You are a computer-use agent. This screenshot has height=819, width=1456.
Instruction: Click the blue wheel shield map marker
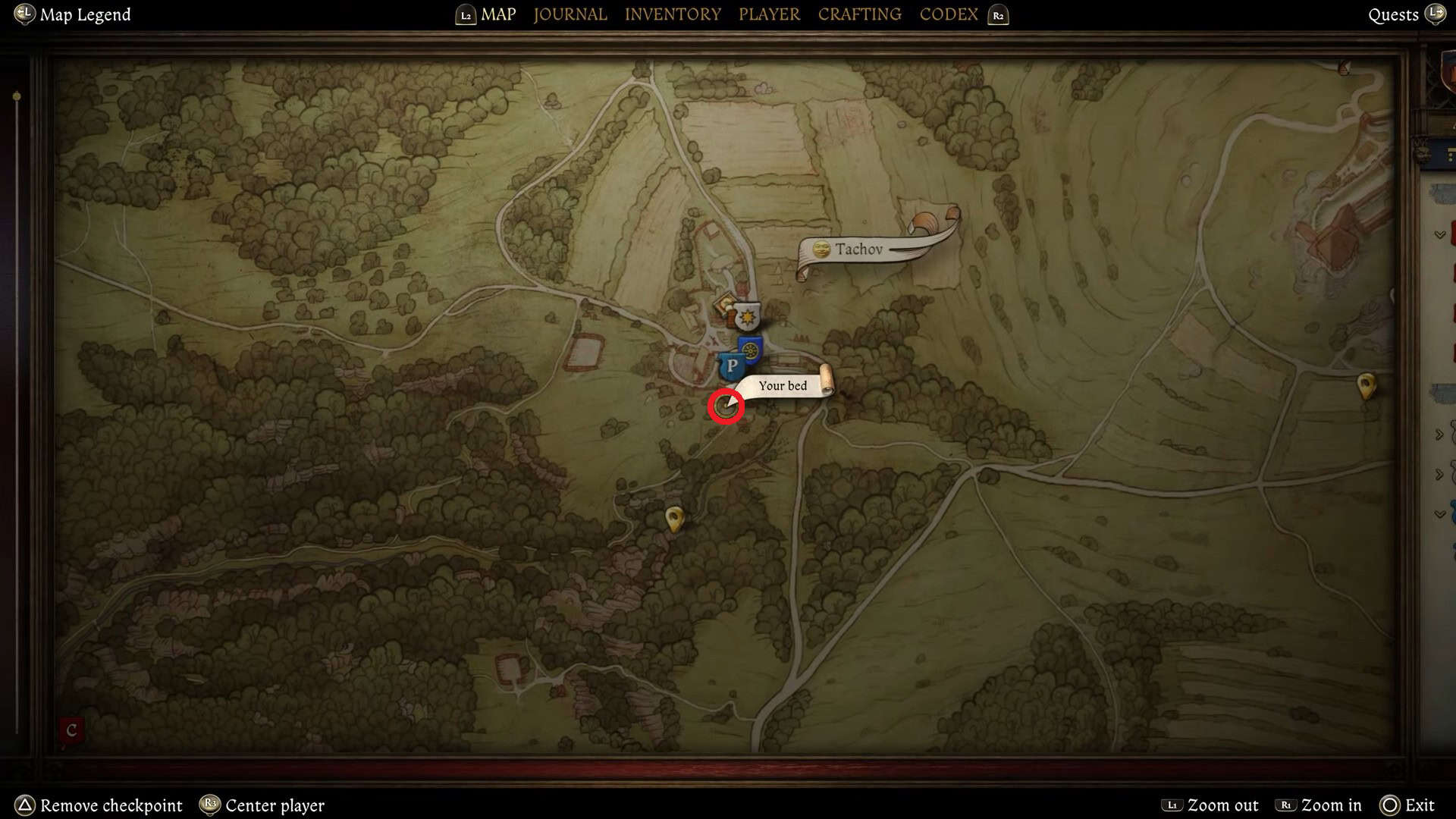coord(750,350)
